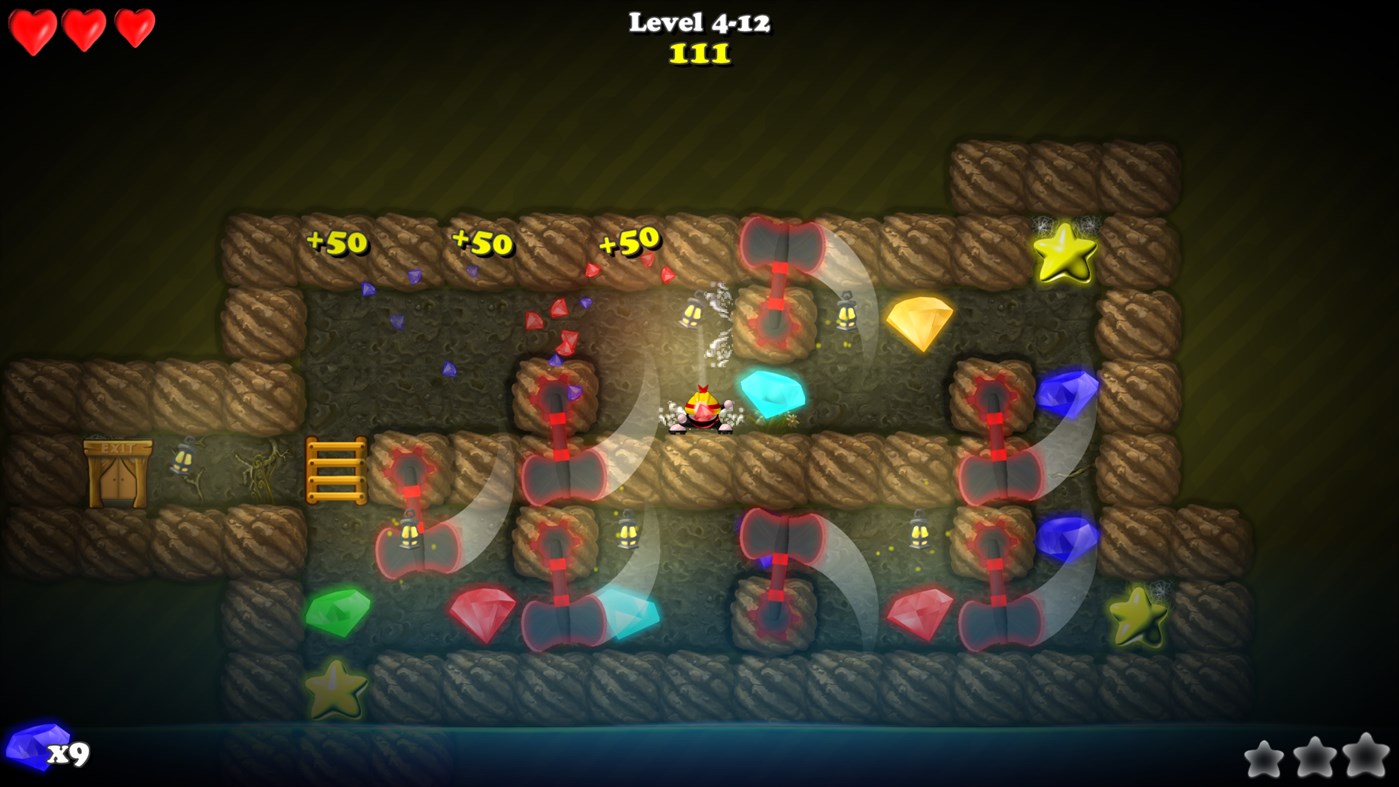This screenshot has width=1399, height=787.
Task: Select the wooden ladder near the exit
Action: point(338,470)
